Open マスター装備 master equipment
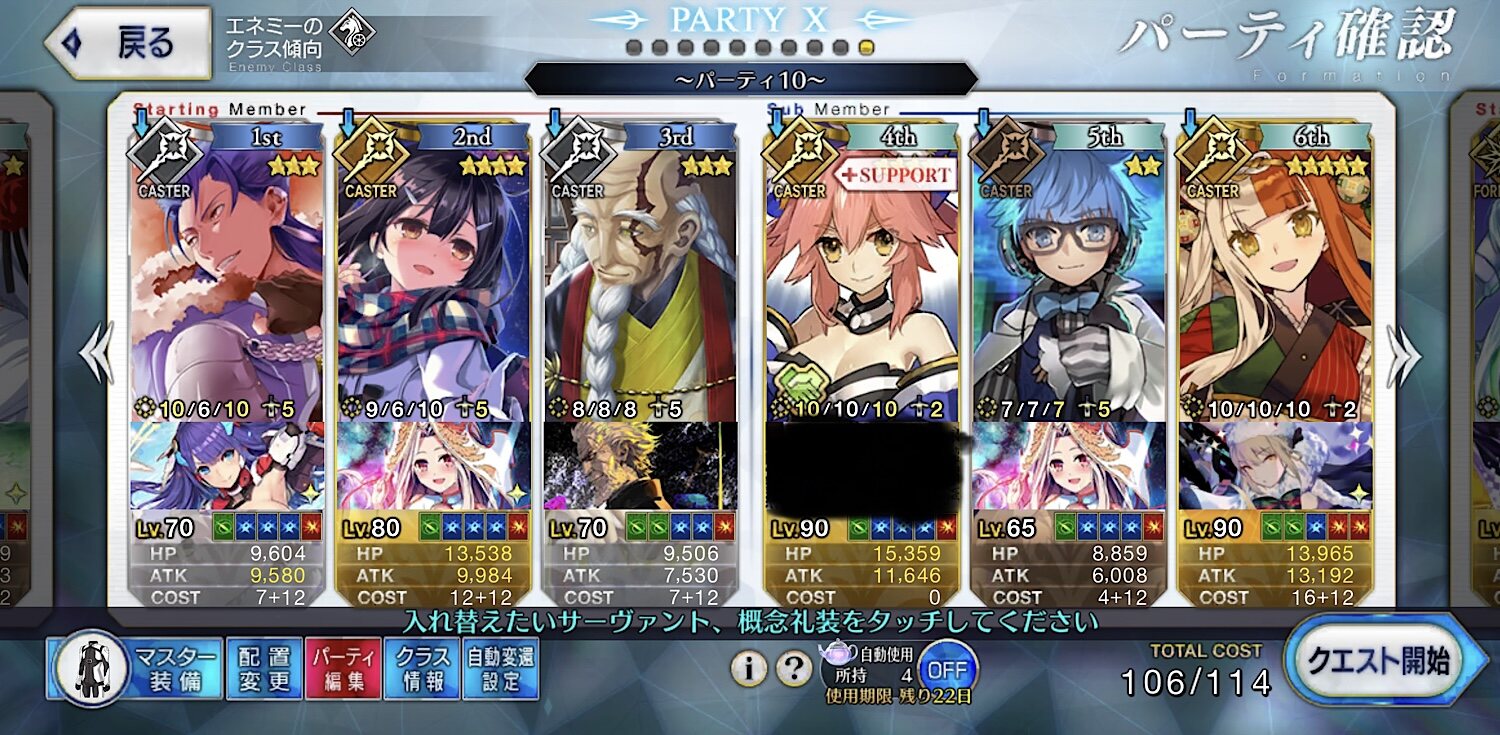Viewport: 1500px width, 735px height. coord(134,669)
